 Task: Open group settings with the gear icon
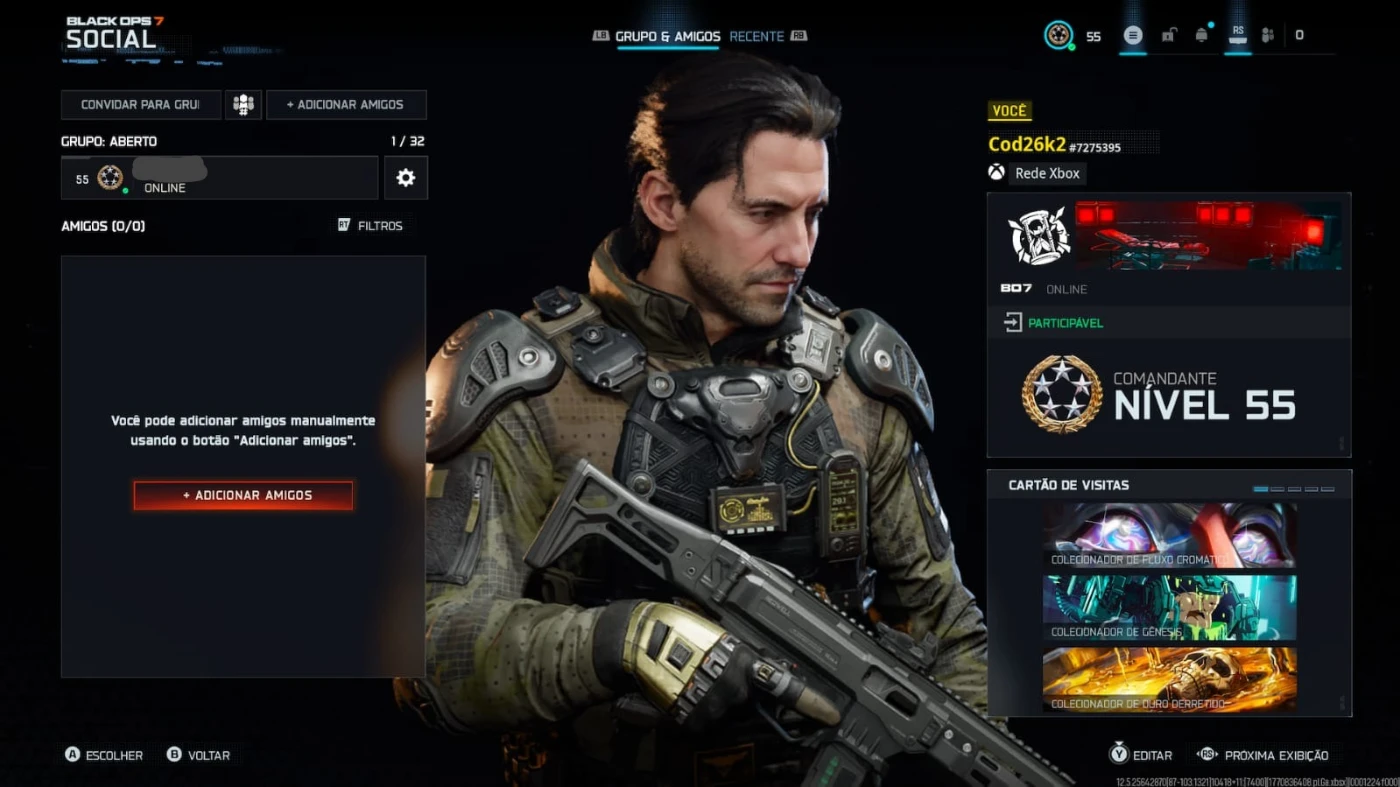point(405,178)
